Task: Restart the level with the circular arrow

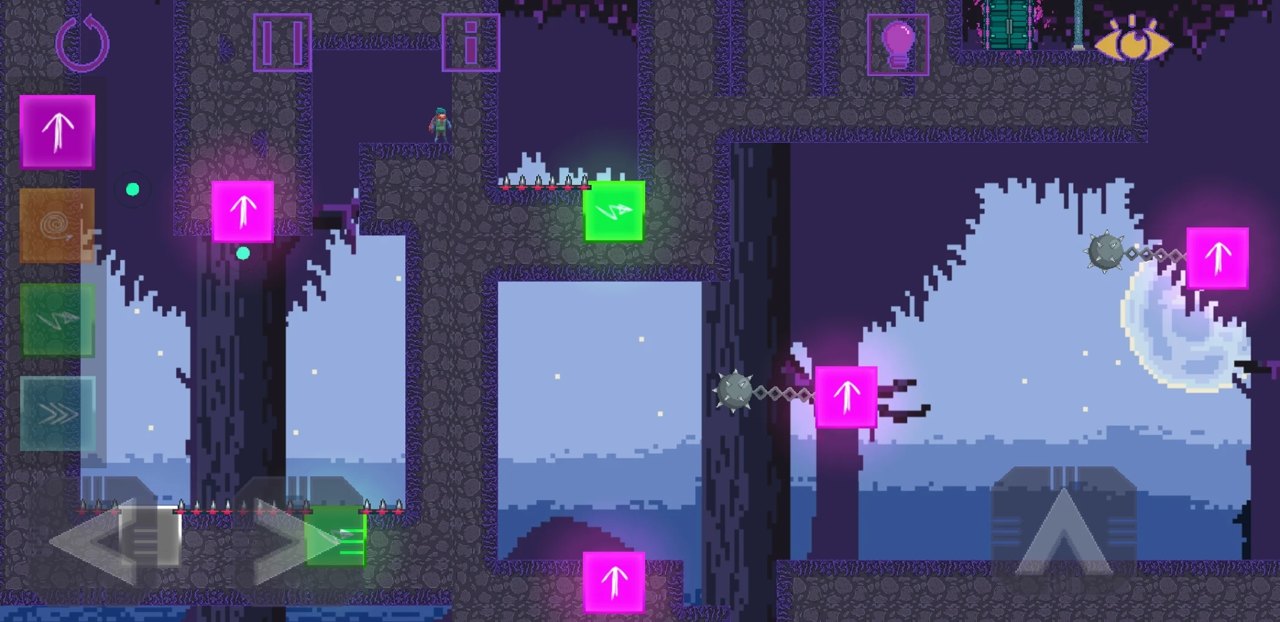Action: pyautogui.click(x=82, y=43)
